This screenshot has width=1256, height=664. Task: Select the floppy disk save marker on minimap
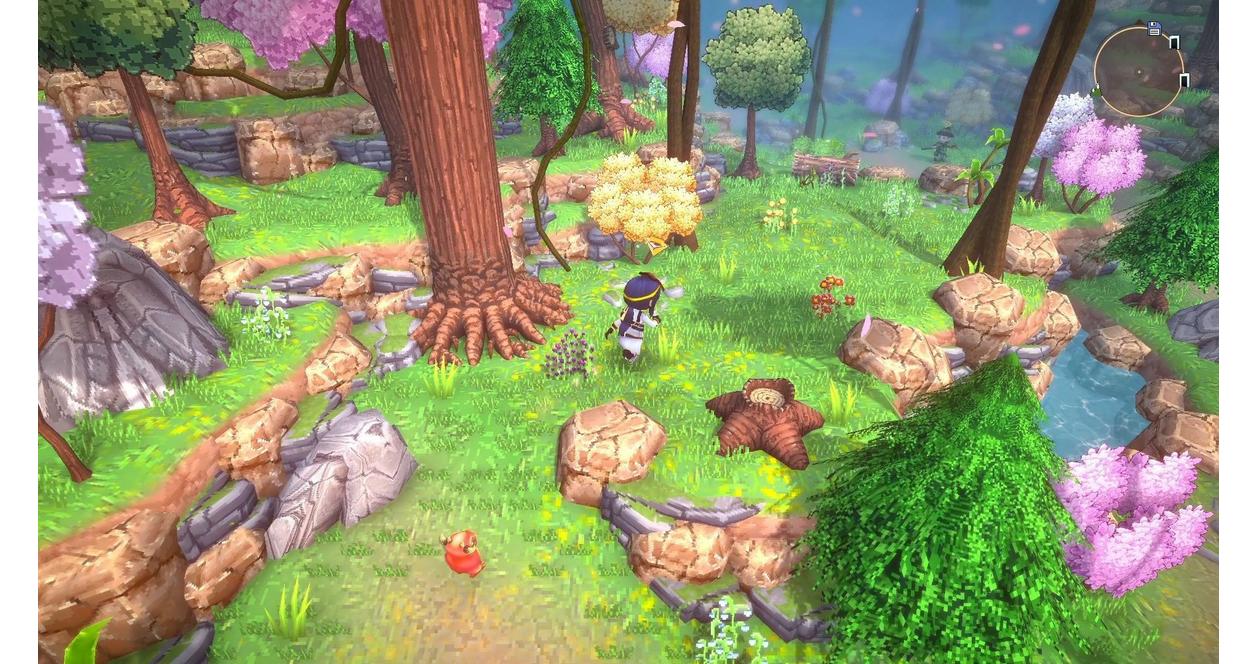click(1154, 29)
